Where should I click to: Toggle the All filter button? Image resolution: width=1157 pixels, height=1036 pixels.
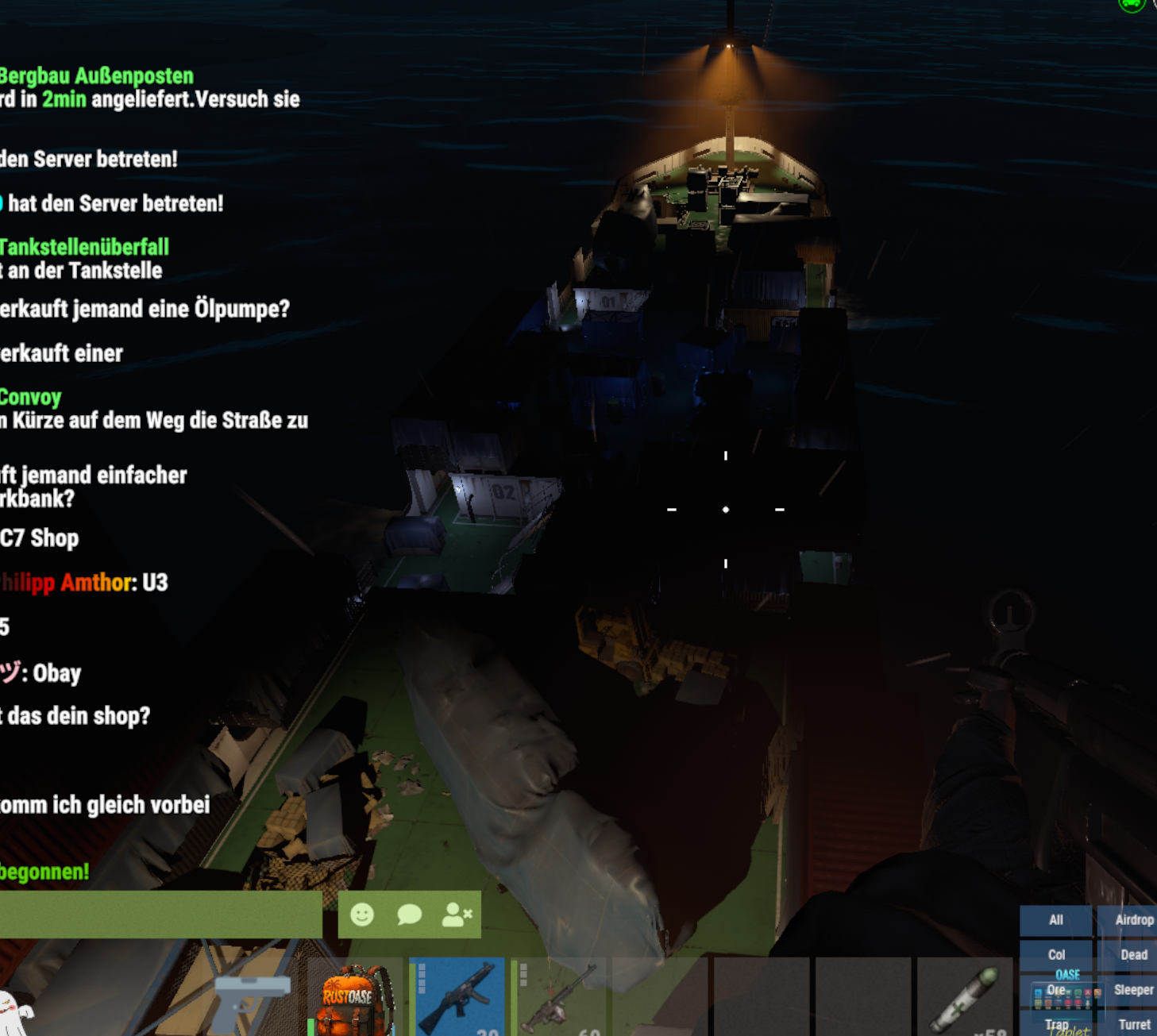(x=1055, y=920)
